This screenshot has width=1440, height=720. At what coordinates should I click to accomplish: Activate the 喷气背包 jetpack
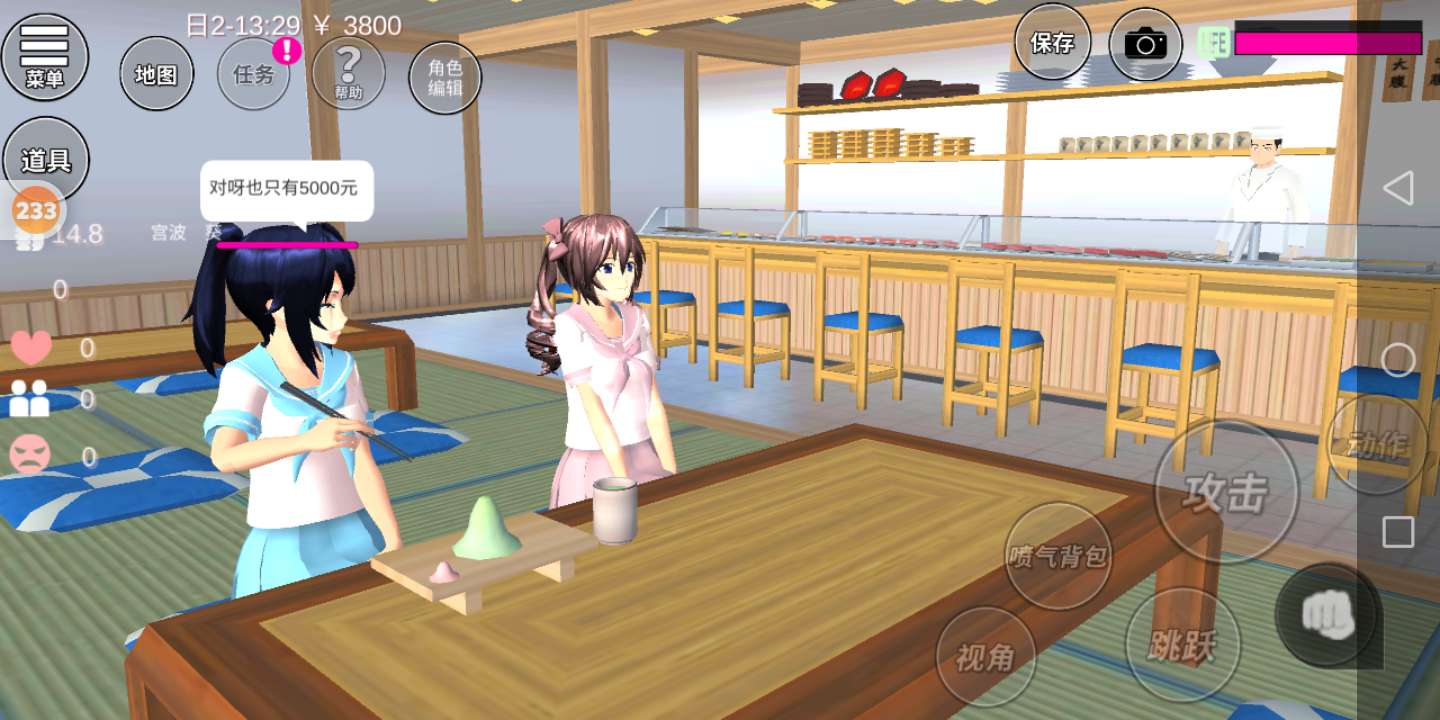click(x=1058, y=556)
